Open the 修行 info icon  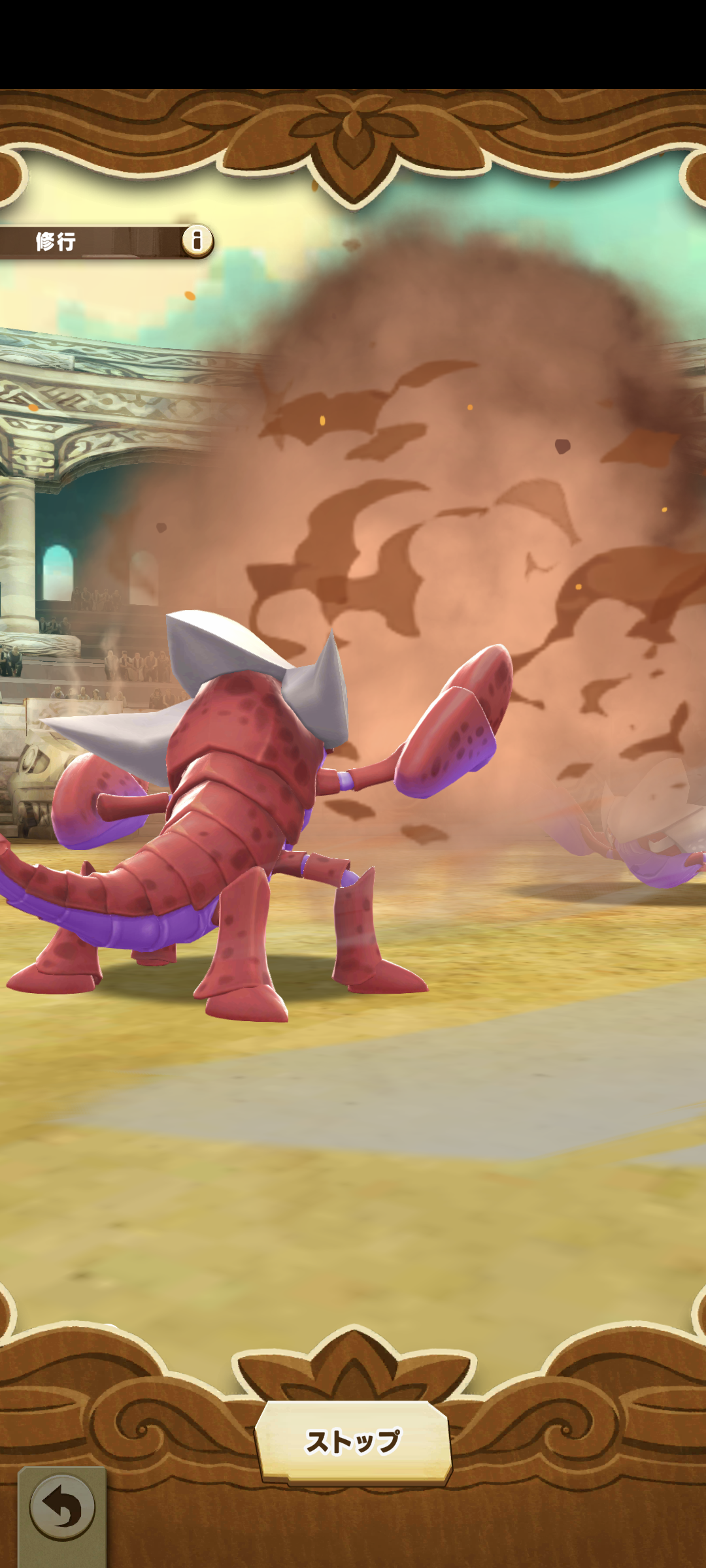pyautogui.click(x=197, y=240)
